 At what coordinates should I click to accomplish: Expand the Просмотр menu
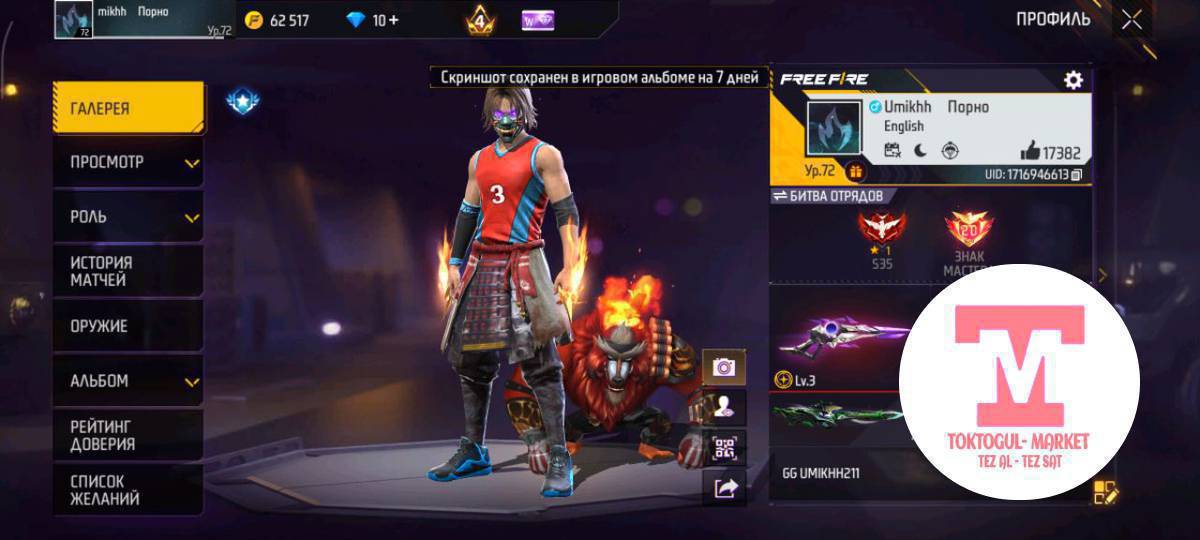128,162
